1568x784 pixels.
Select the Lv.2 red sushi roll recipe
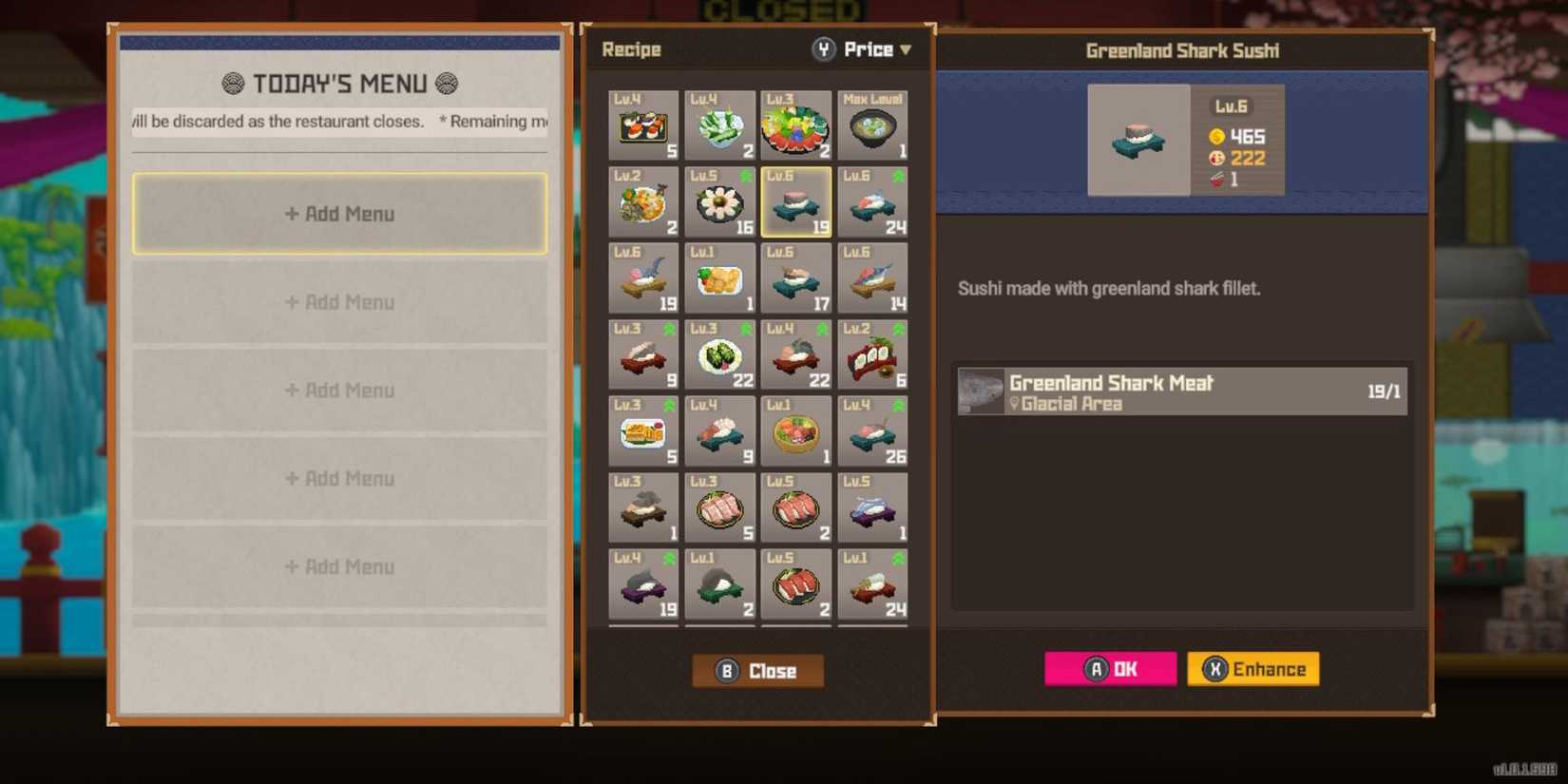click(x=872, y=354)
